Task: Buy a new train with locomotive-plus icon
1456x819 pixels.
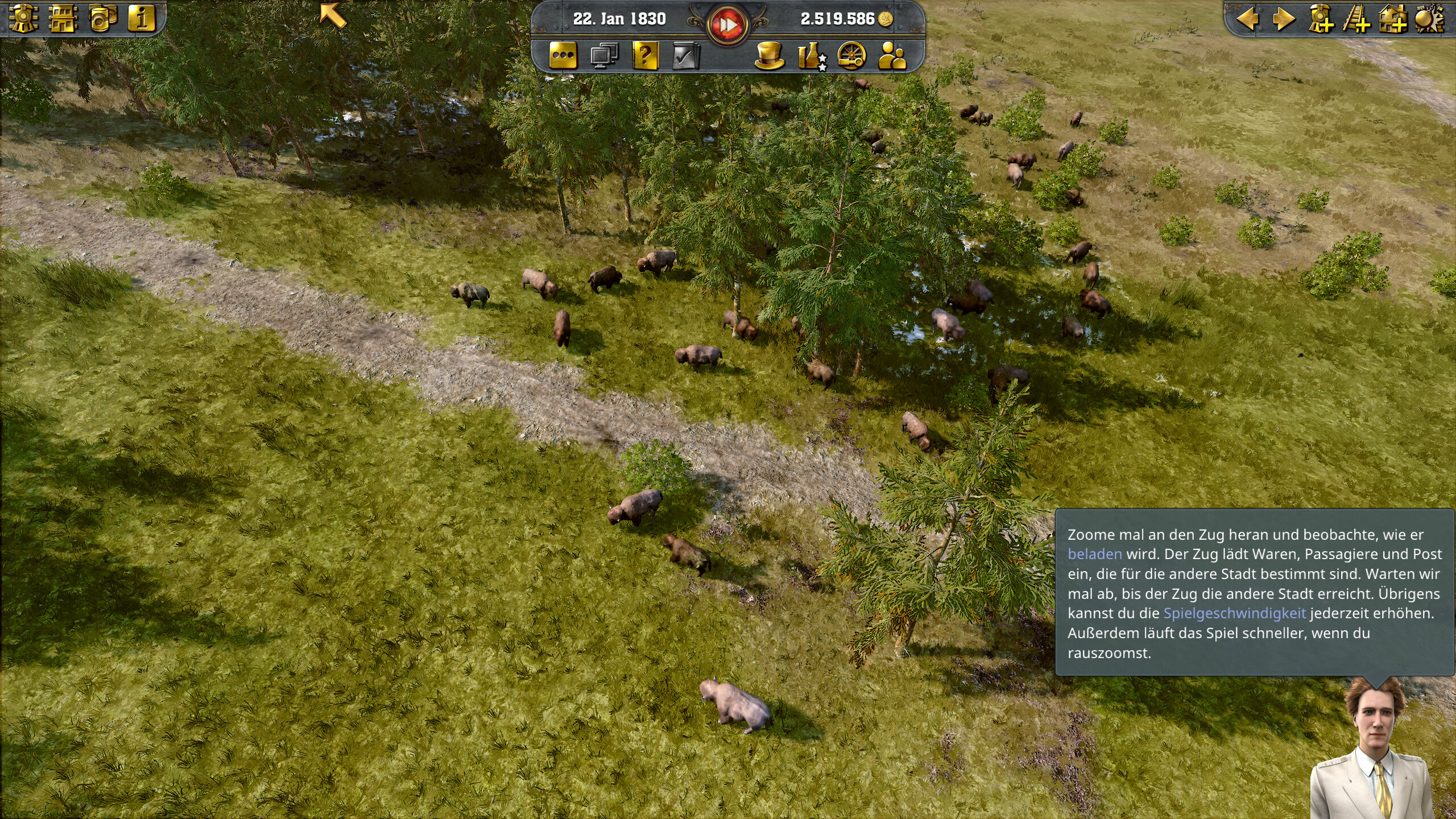Action: point(1321,19)
